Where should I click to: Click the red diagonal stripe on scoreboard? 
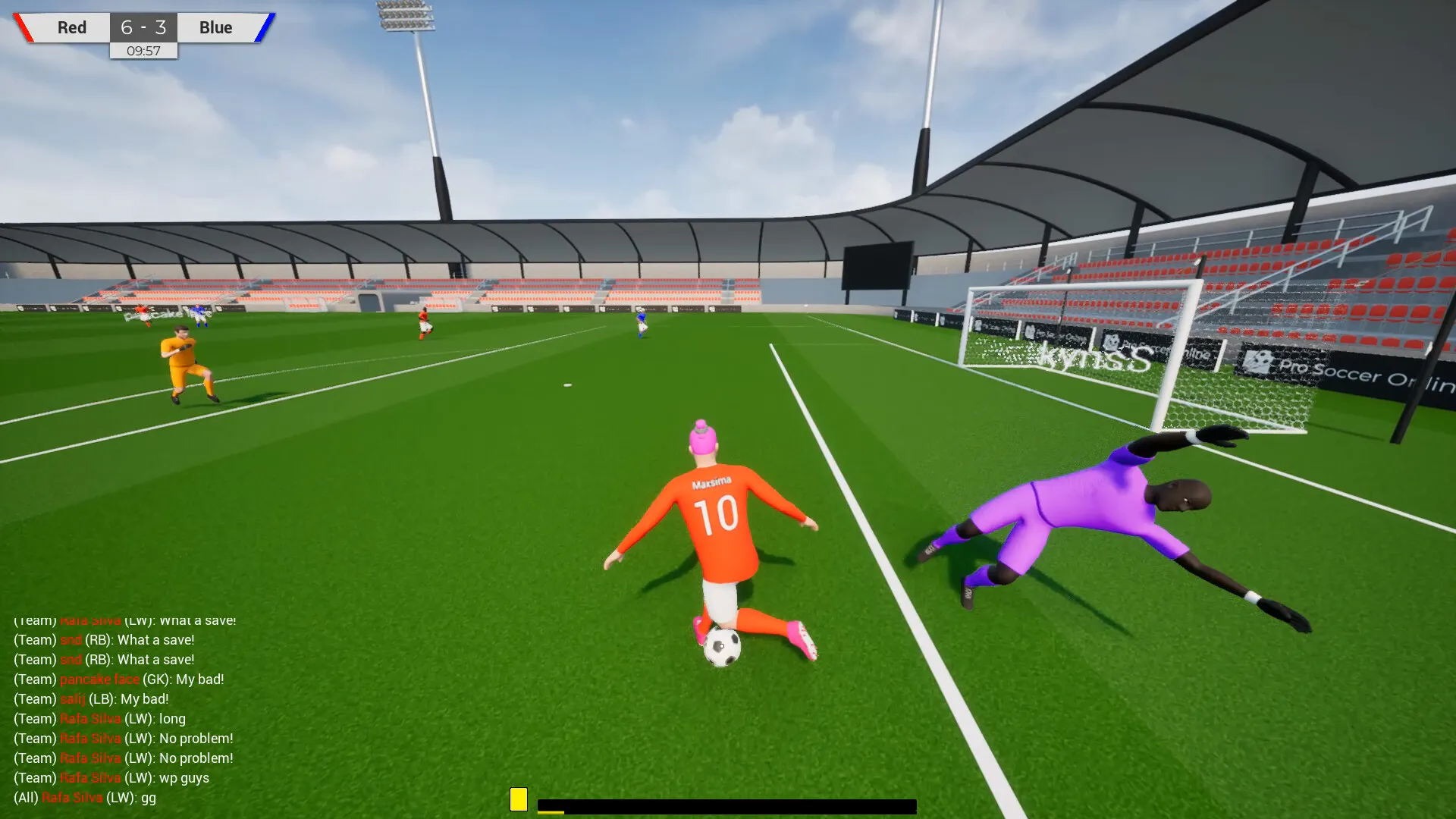pyautogui.click(x=24, y=27)
